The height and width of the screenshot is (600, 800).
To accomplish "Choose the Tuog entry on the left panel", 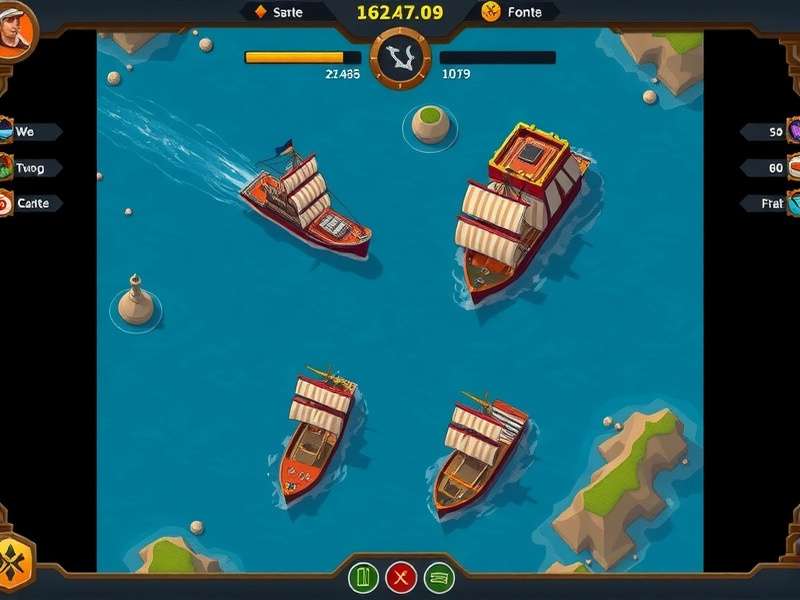I will click(x=31, y=168).
